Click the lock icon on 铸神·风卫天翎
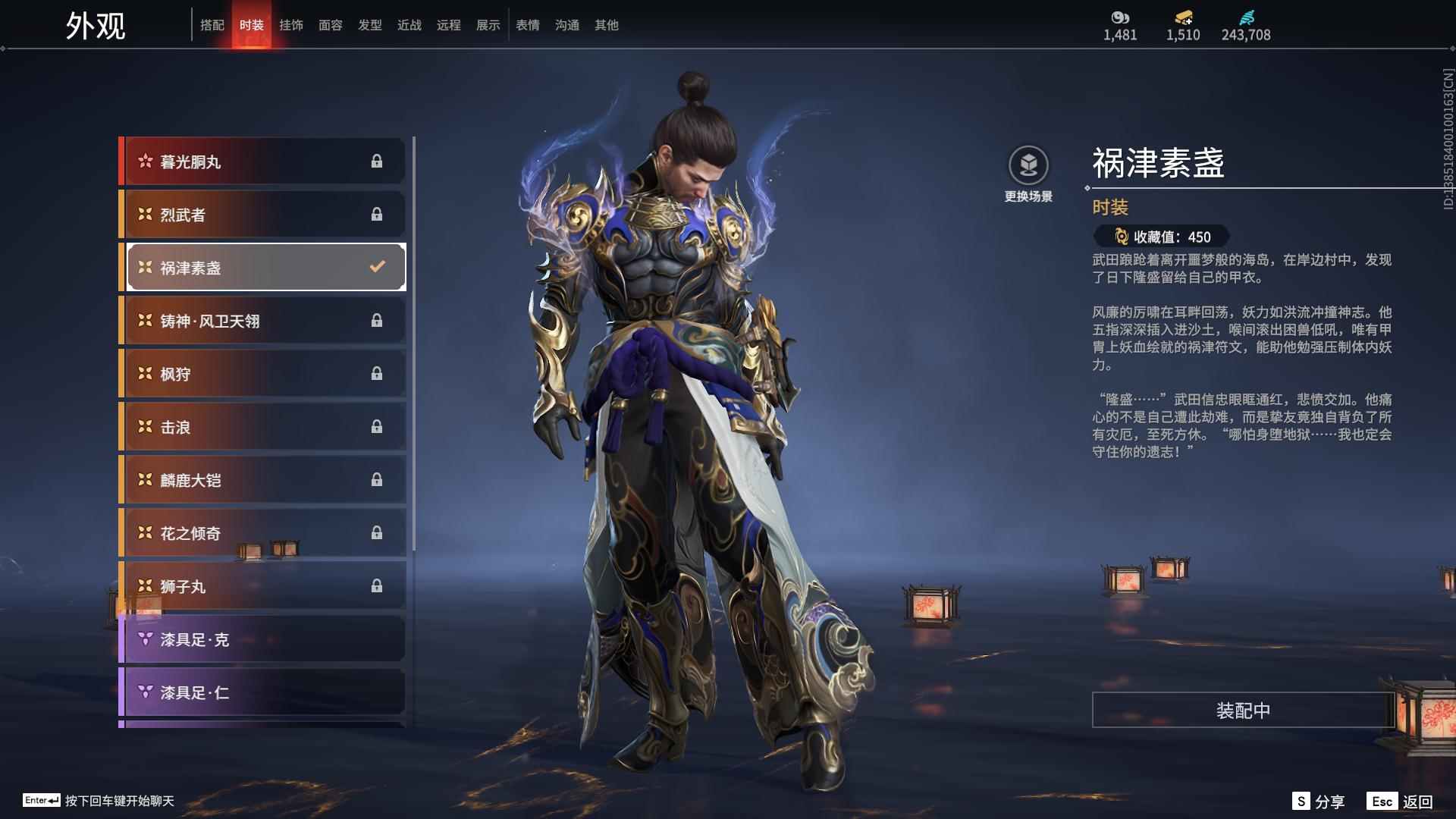 coord(378,320)
